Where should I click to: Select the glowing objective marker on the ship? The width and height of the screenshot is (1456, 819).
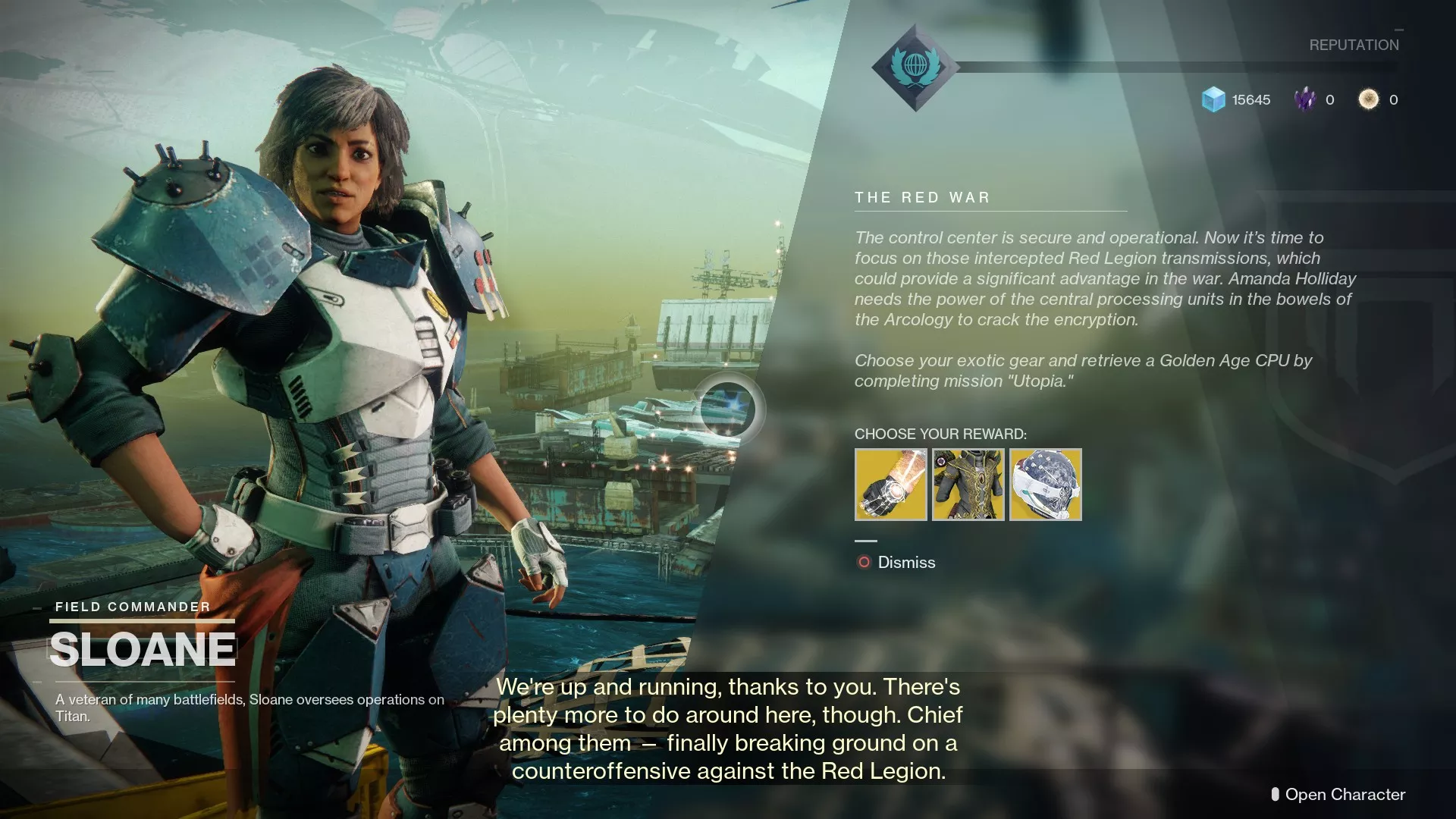[730, 409]
